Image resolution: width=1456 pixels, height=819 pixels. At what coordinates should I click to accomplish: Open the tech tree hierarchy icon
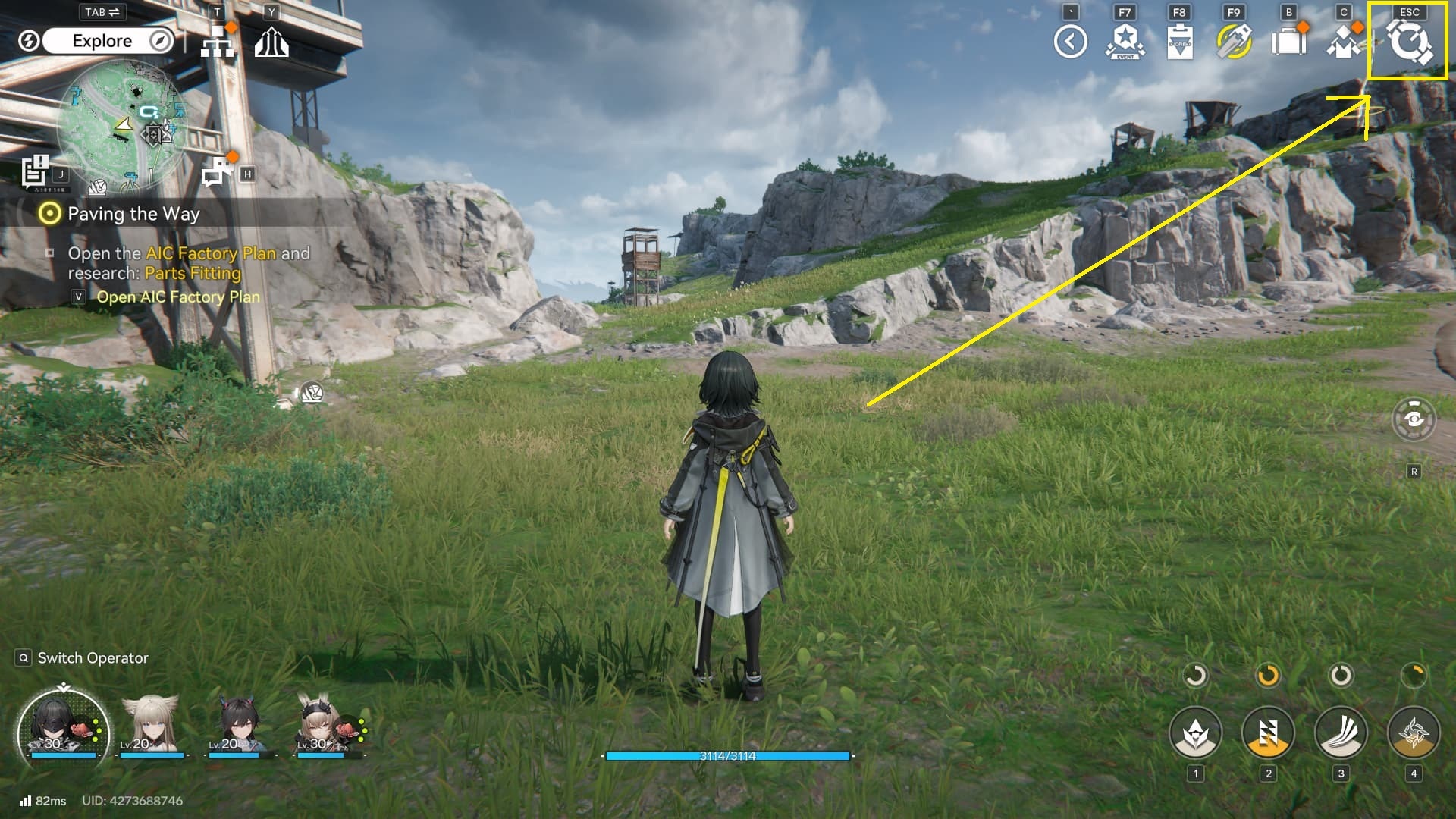pos(217,43)
